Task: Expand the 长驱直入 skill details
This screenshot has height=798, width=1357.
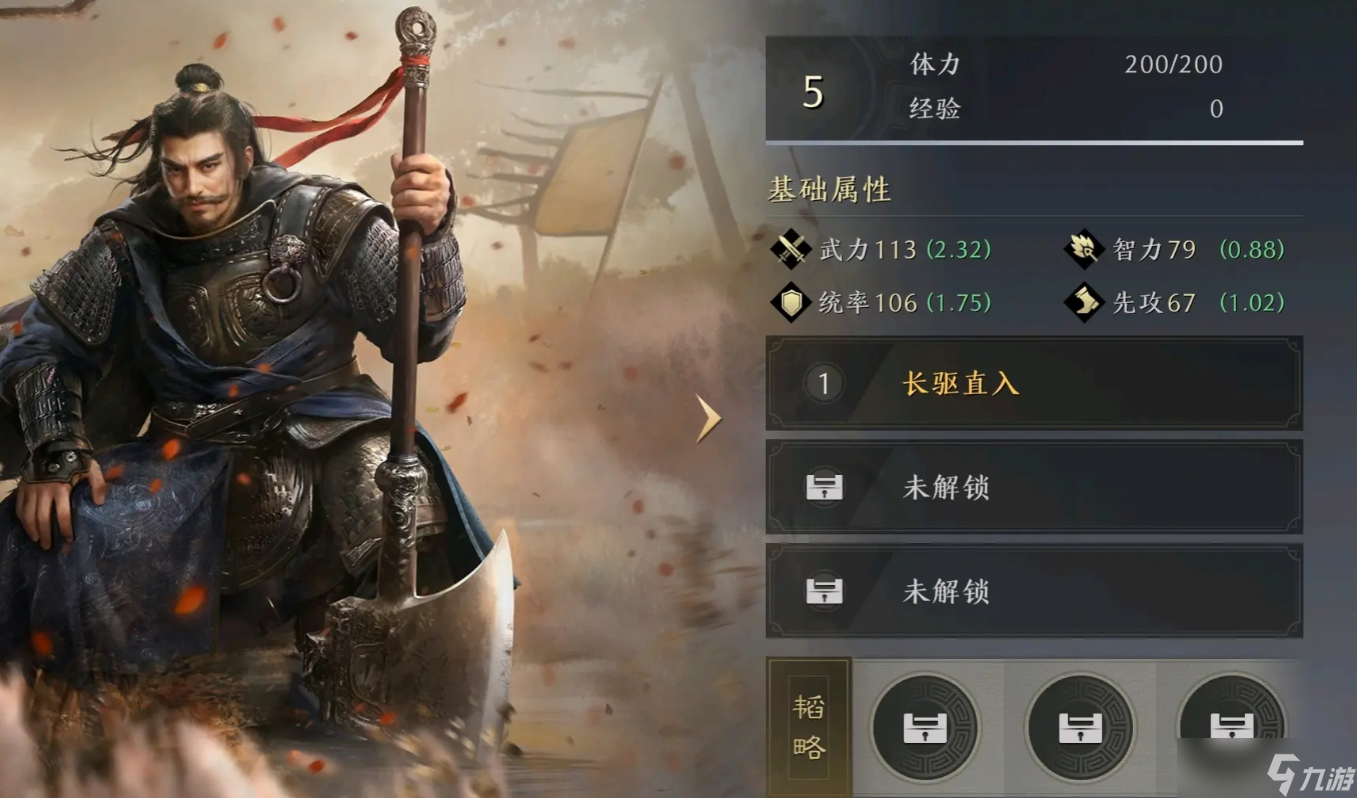Action: coord(1032,384)
